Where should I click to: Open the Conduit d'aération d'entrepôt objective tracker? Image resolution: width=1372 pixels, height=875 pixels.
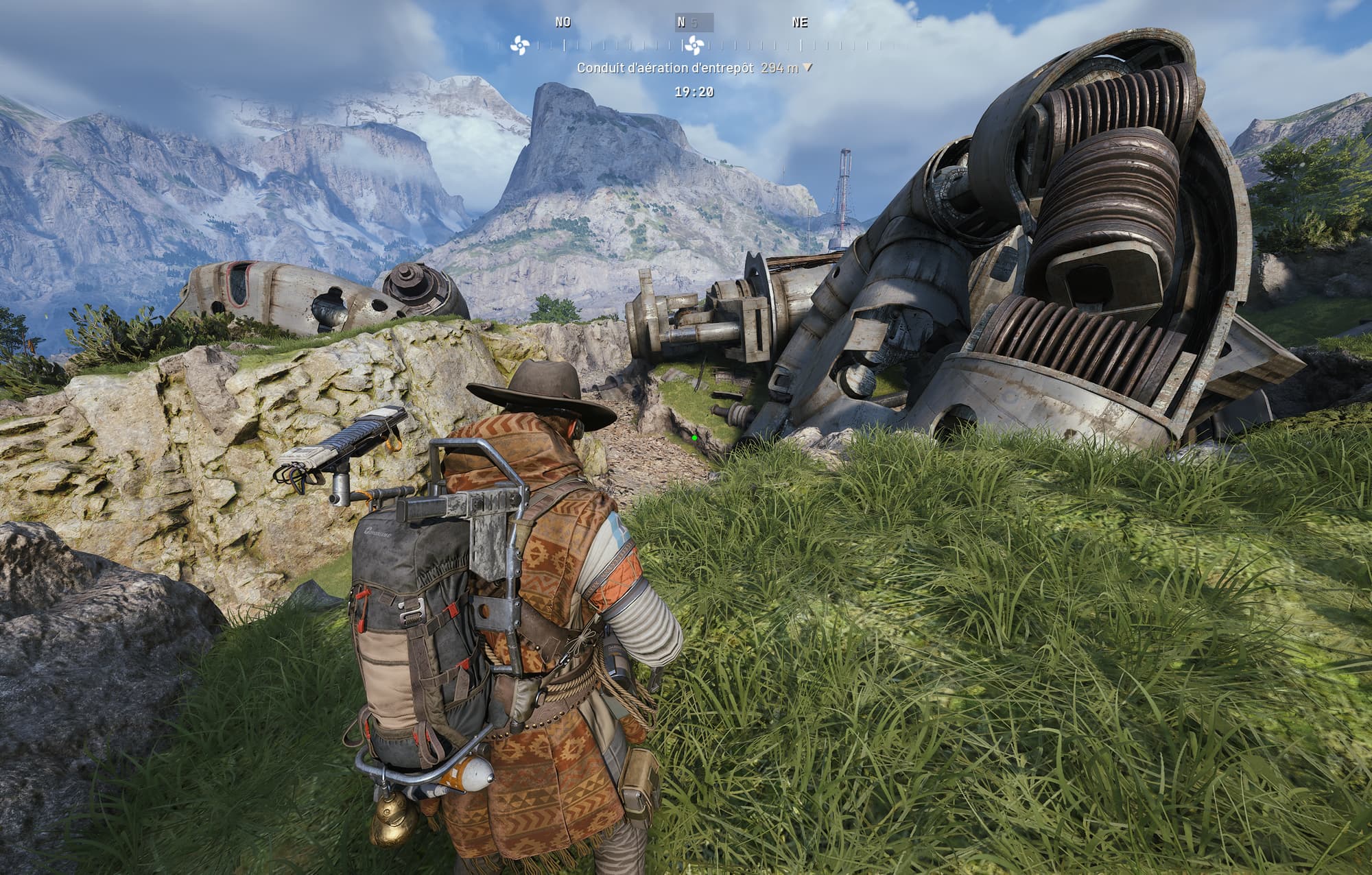[x=694, y=69]
